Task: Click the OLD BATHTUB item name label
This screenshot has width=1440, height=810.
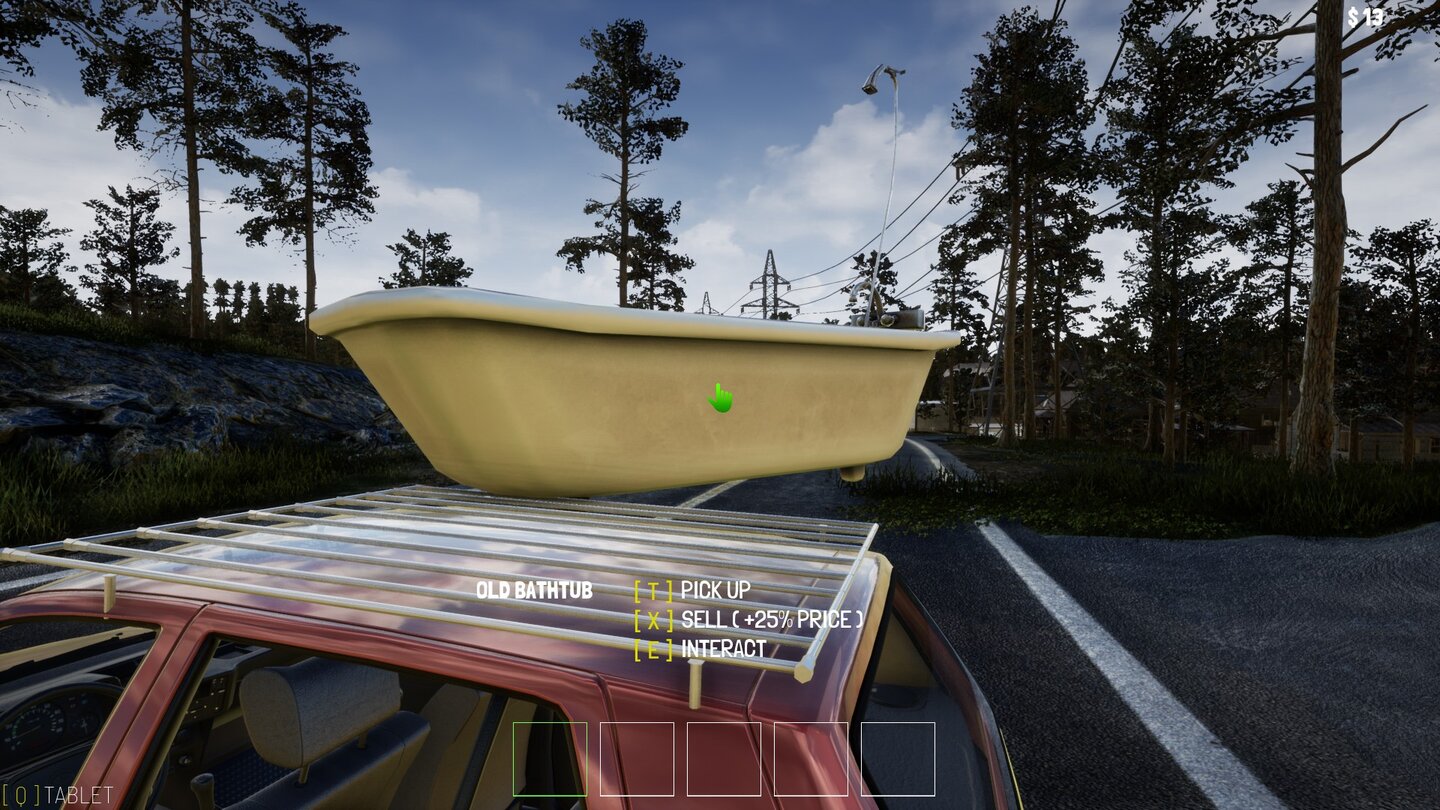Action: point(535,591)
